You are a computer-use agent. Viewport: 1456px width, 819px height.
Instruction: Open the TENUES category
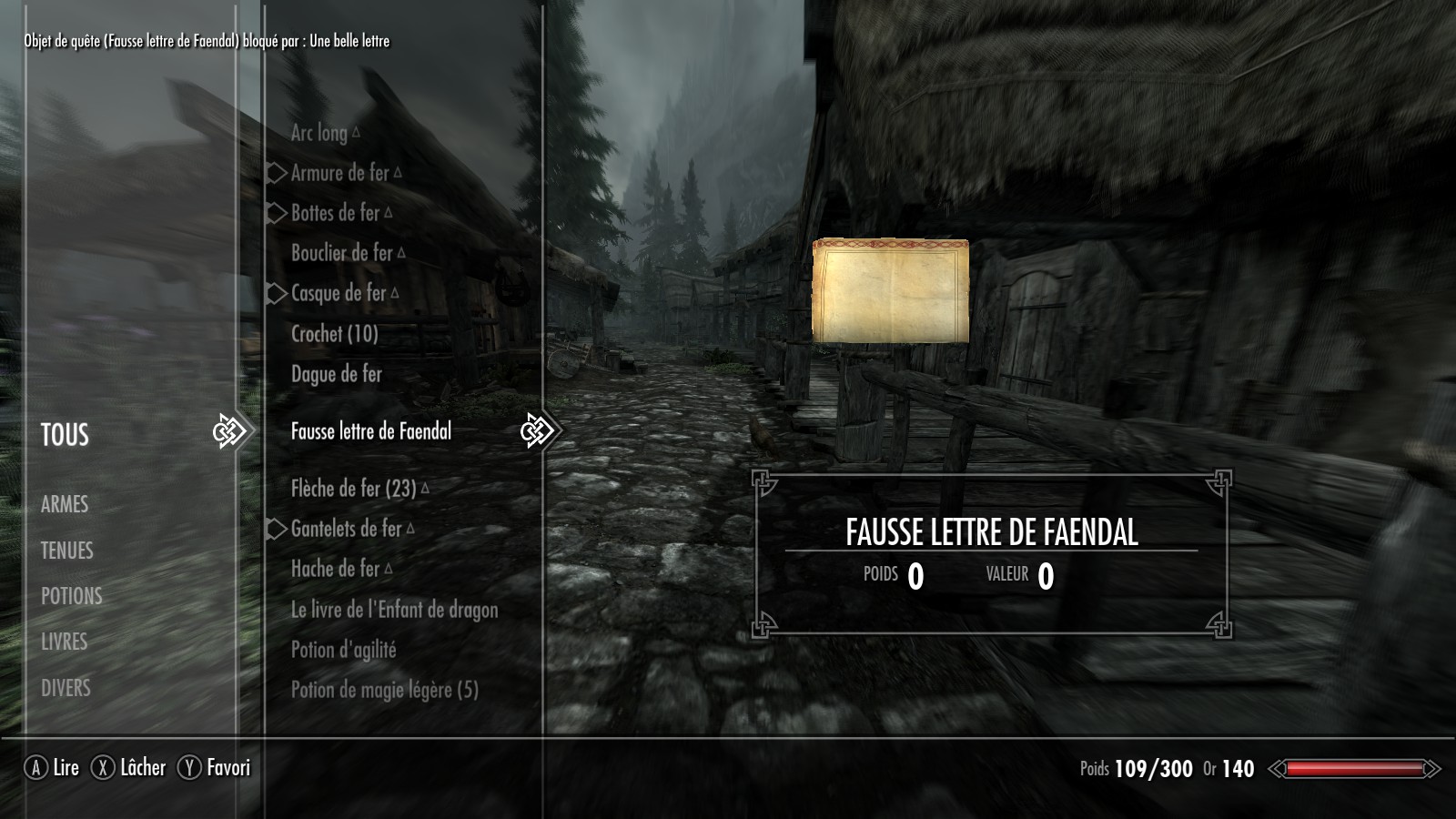66,551
